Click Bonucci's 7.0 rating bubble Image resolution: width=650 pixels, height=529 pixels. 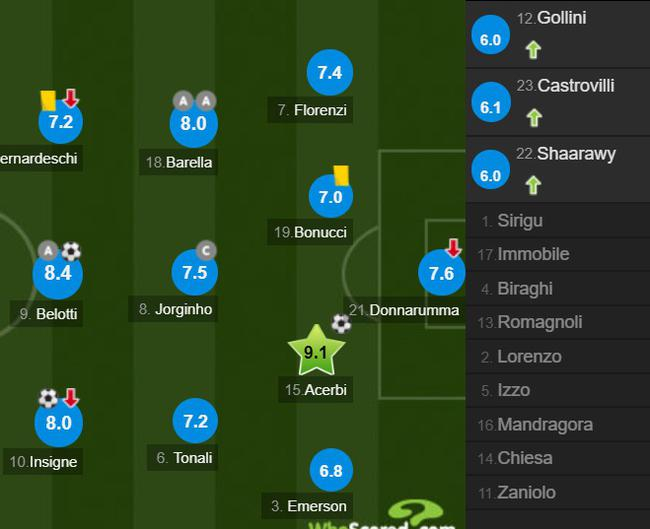pyautogui.click(x=330, y=196)
